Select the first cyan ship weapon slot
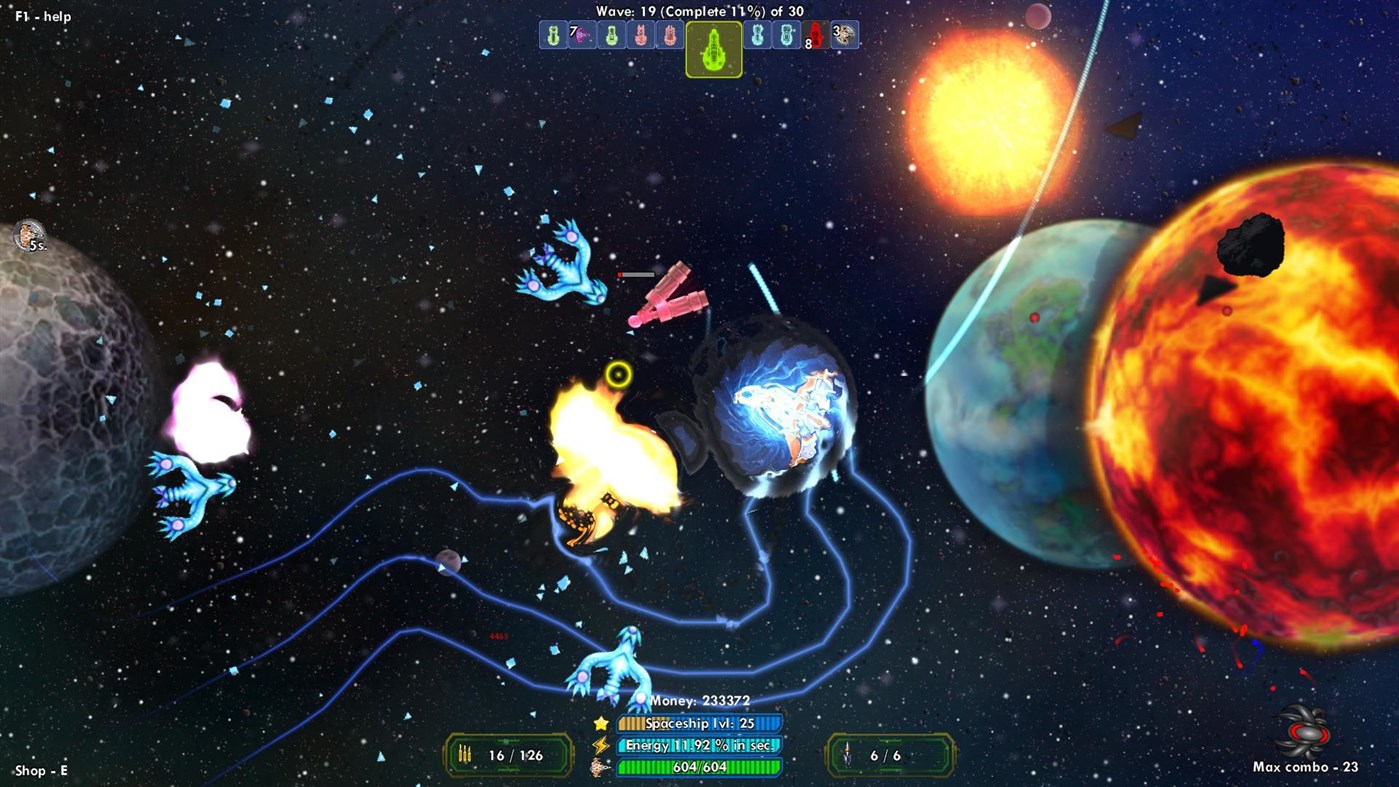Screen dimensions: 1399x787 (x=757, y=35)
